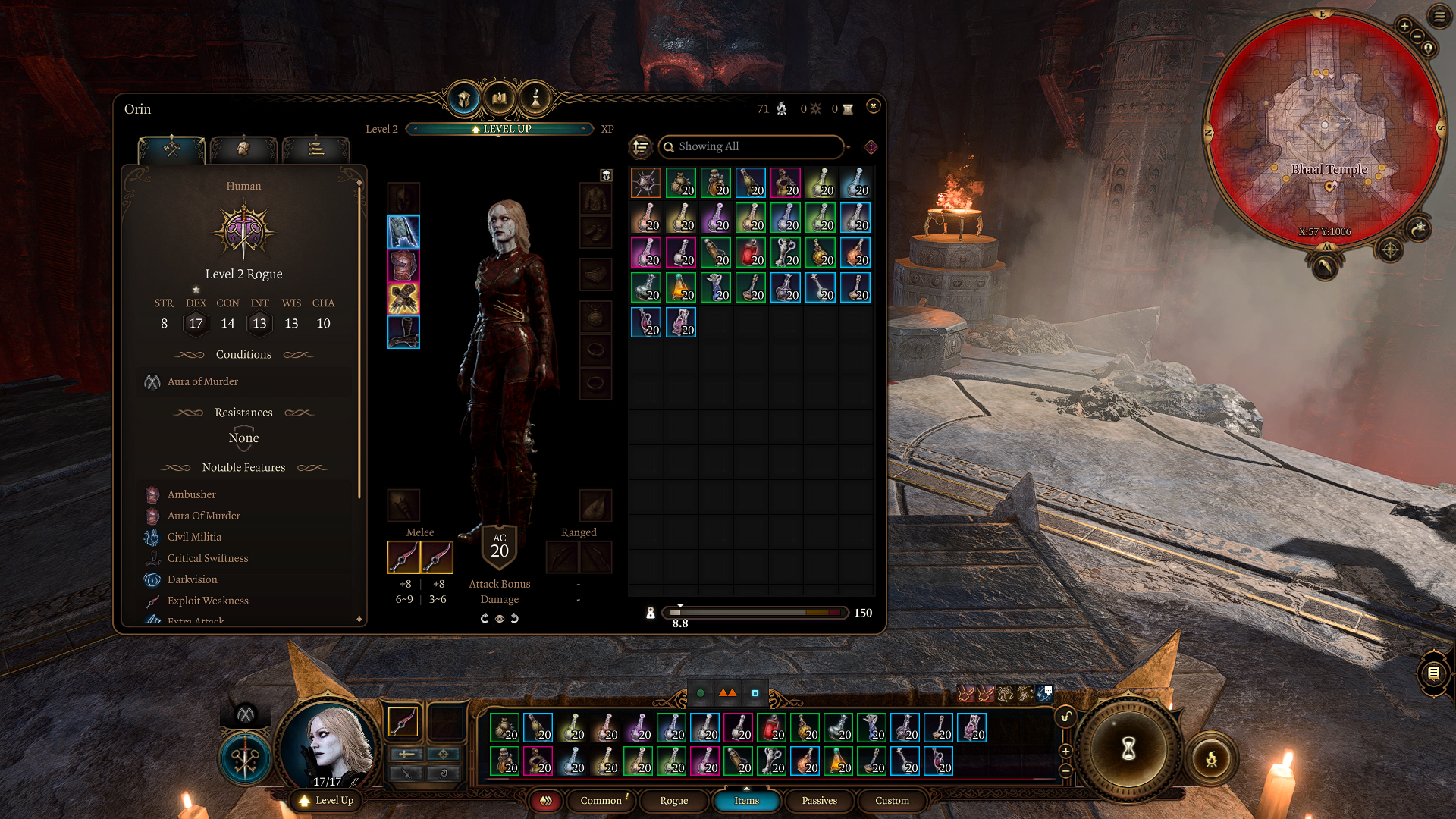Select the equipped main-hand melee dagger slot
Image resolution: width=1456 pixels, height=819 pixels.
coord(403,557)
